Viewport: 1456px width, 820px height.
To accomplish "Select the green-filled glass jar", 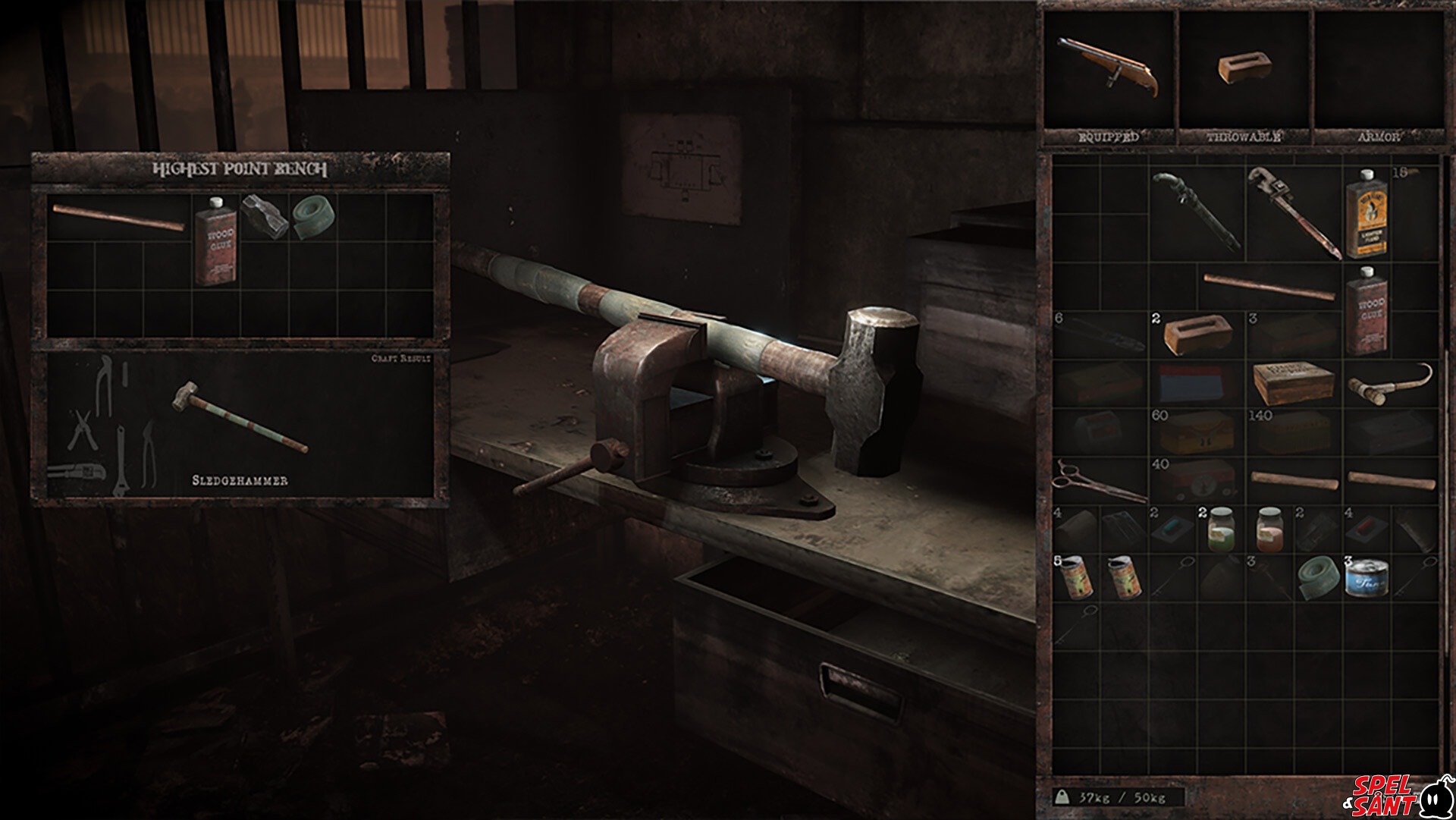I will (x=1221, y=529).
